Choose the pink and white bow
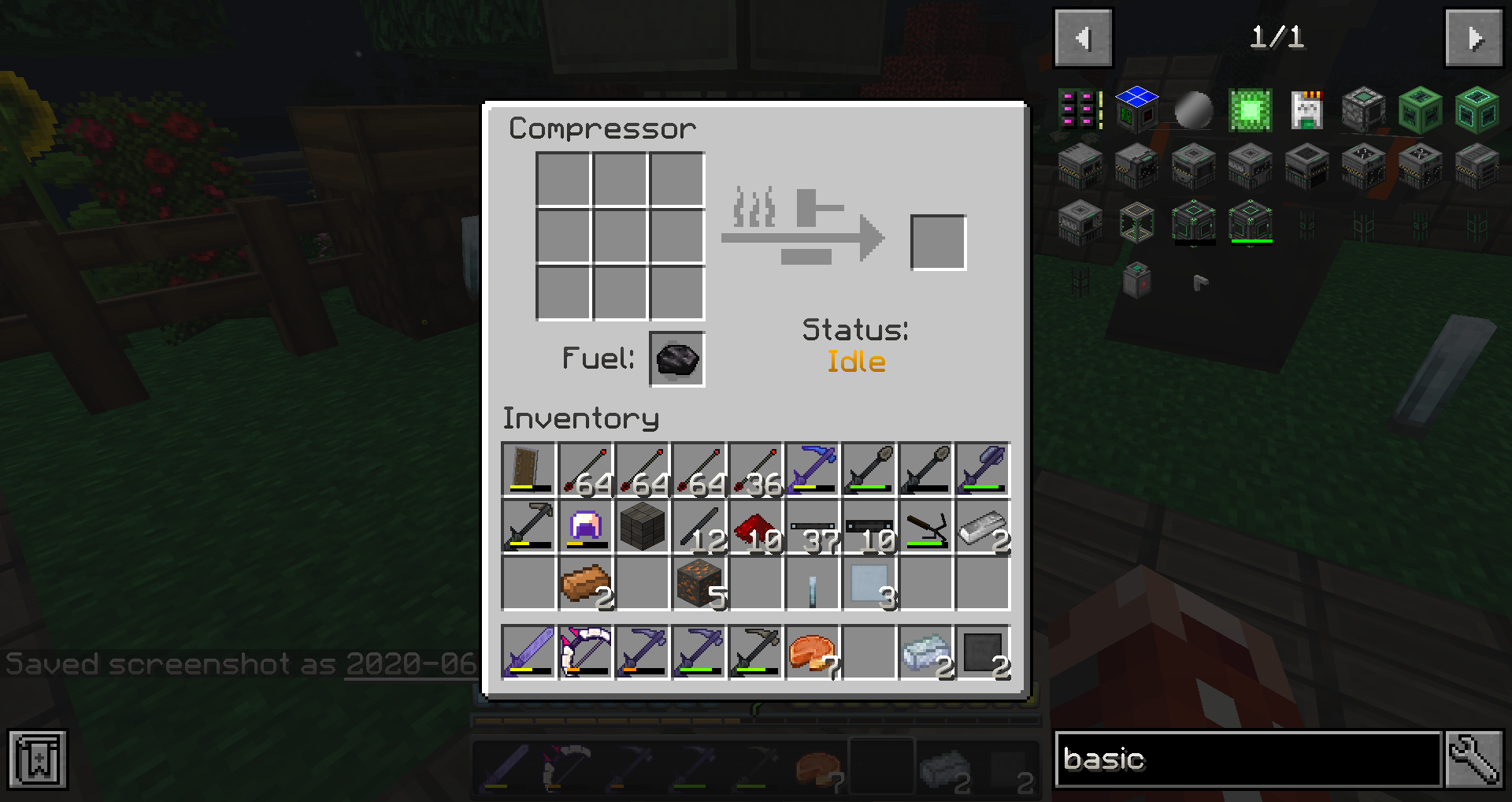The height and width of the screenshot is (802, 1512). point(586,652)
